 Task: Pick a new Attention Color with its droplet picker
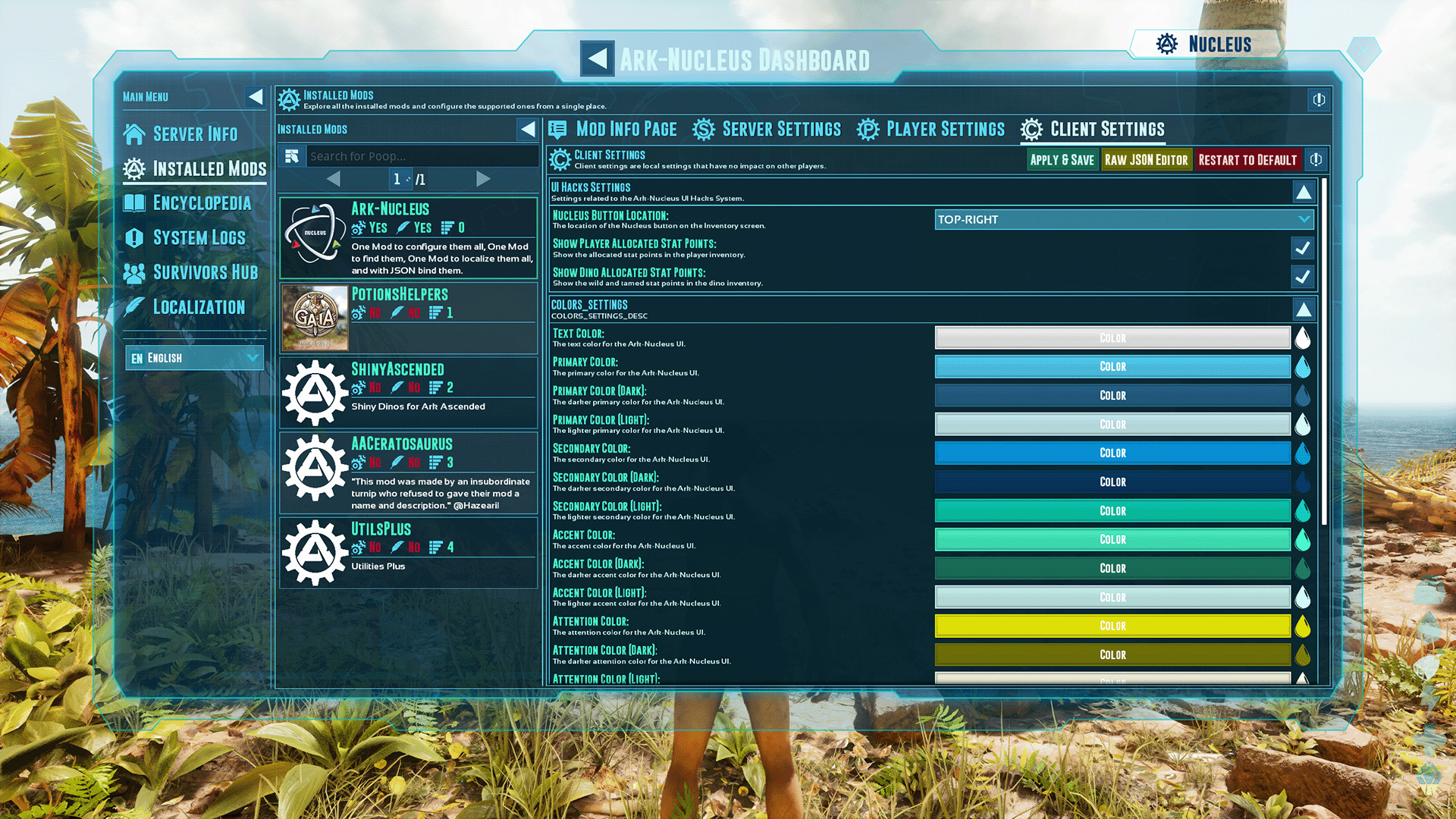tap(1303, 626)
